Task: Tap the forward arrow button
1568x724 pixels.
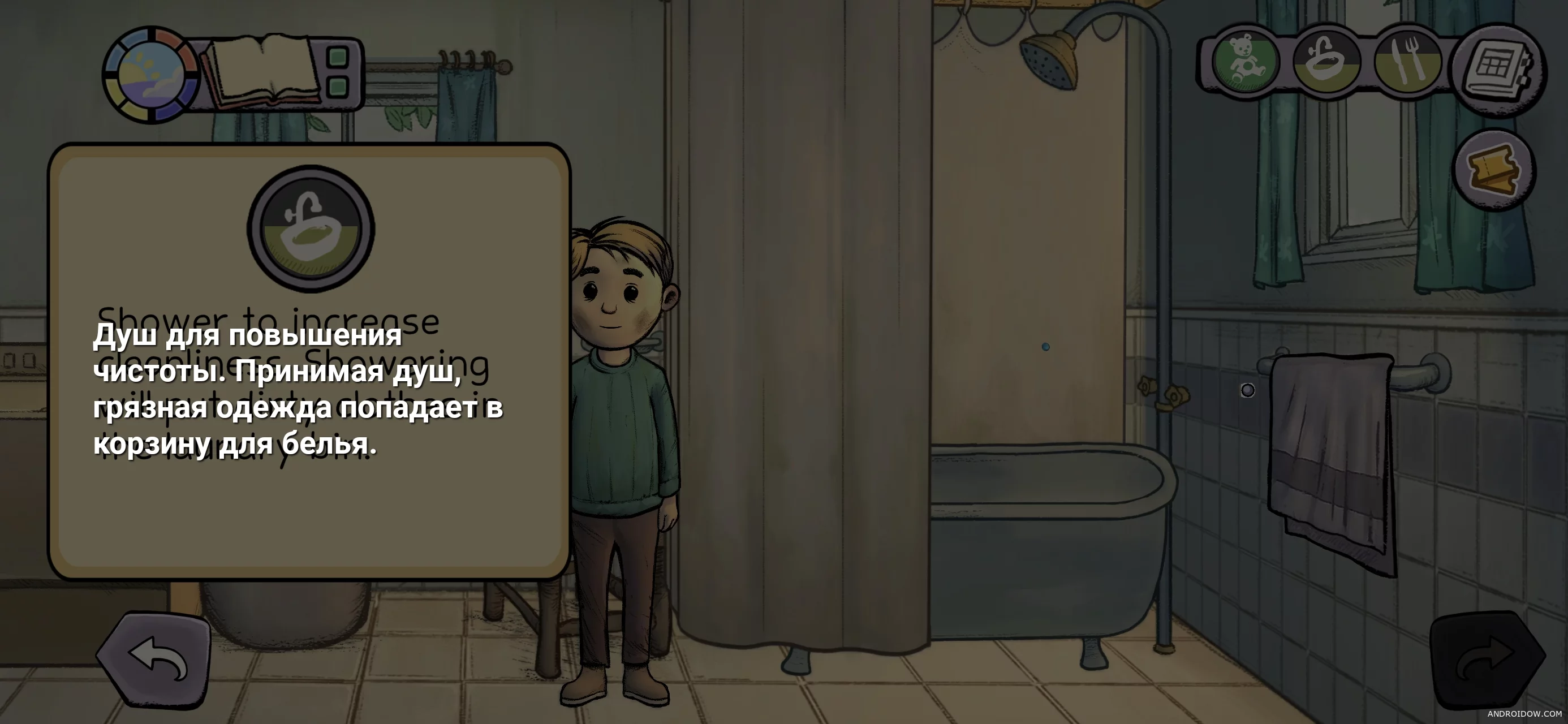Action: [x=1487, y=661]
